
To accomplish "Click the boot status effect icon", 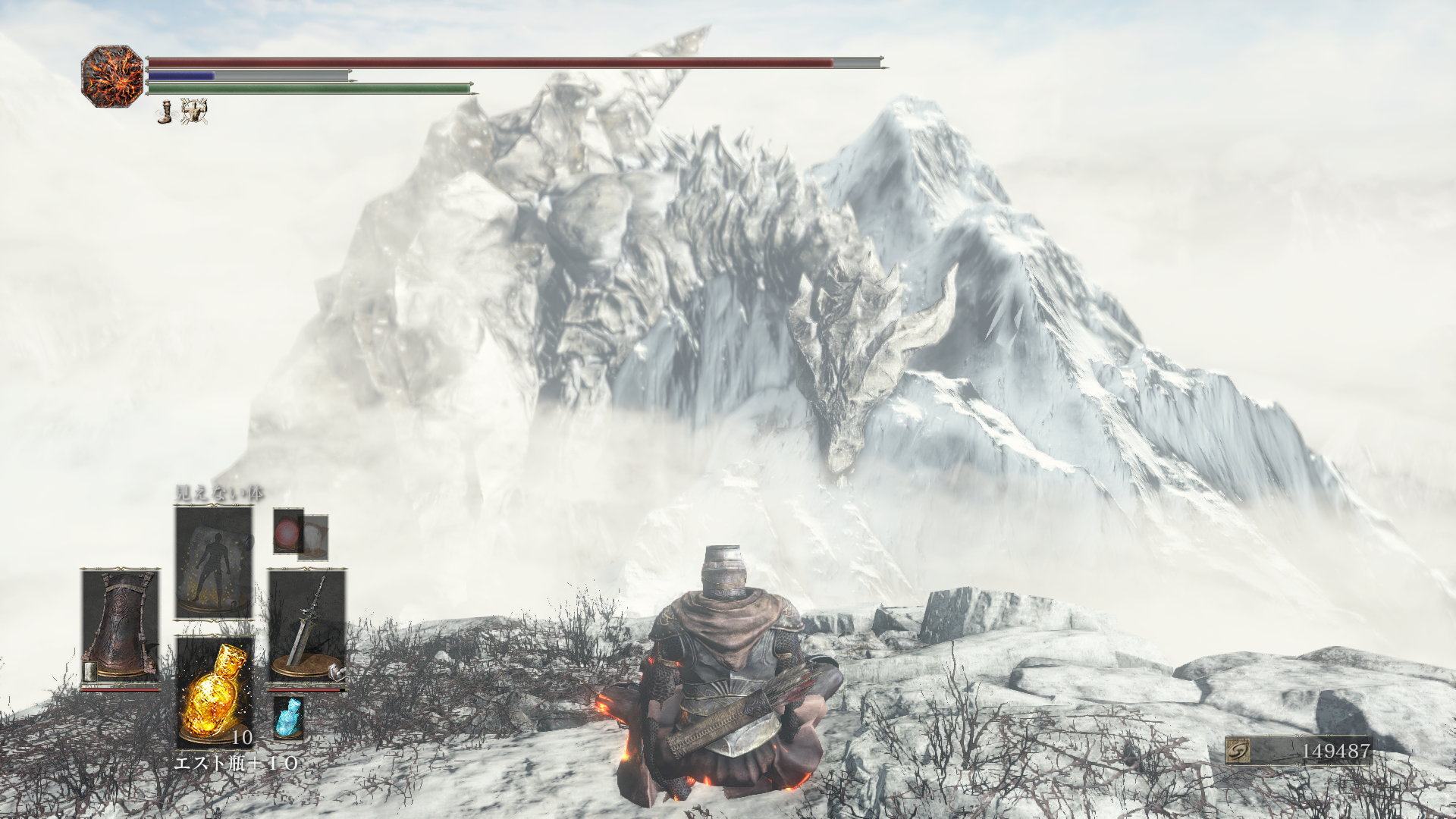I will point(165,112).
